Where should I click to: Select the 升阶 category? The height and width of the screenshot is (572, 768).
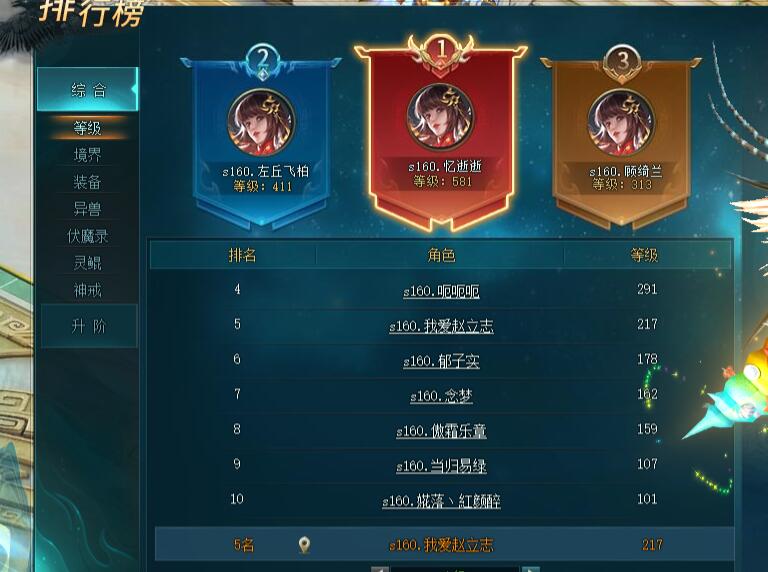87,326
